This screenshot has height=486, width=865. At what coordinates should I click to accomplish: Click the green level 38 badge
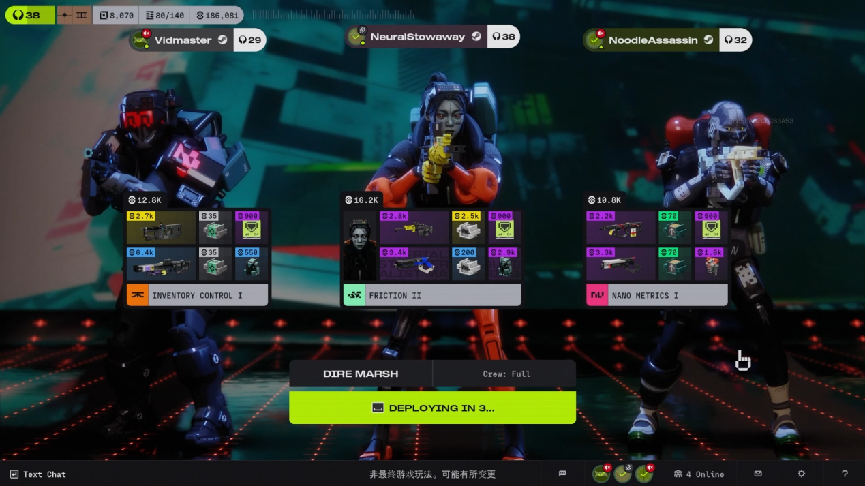[x=26, y=15]
